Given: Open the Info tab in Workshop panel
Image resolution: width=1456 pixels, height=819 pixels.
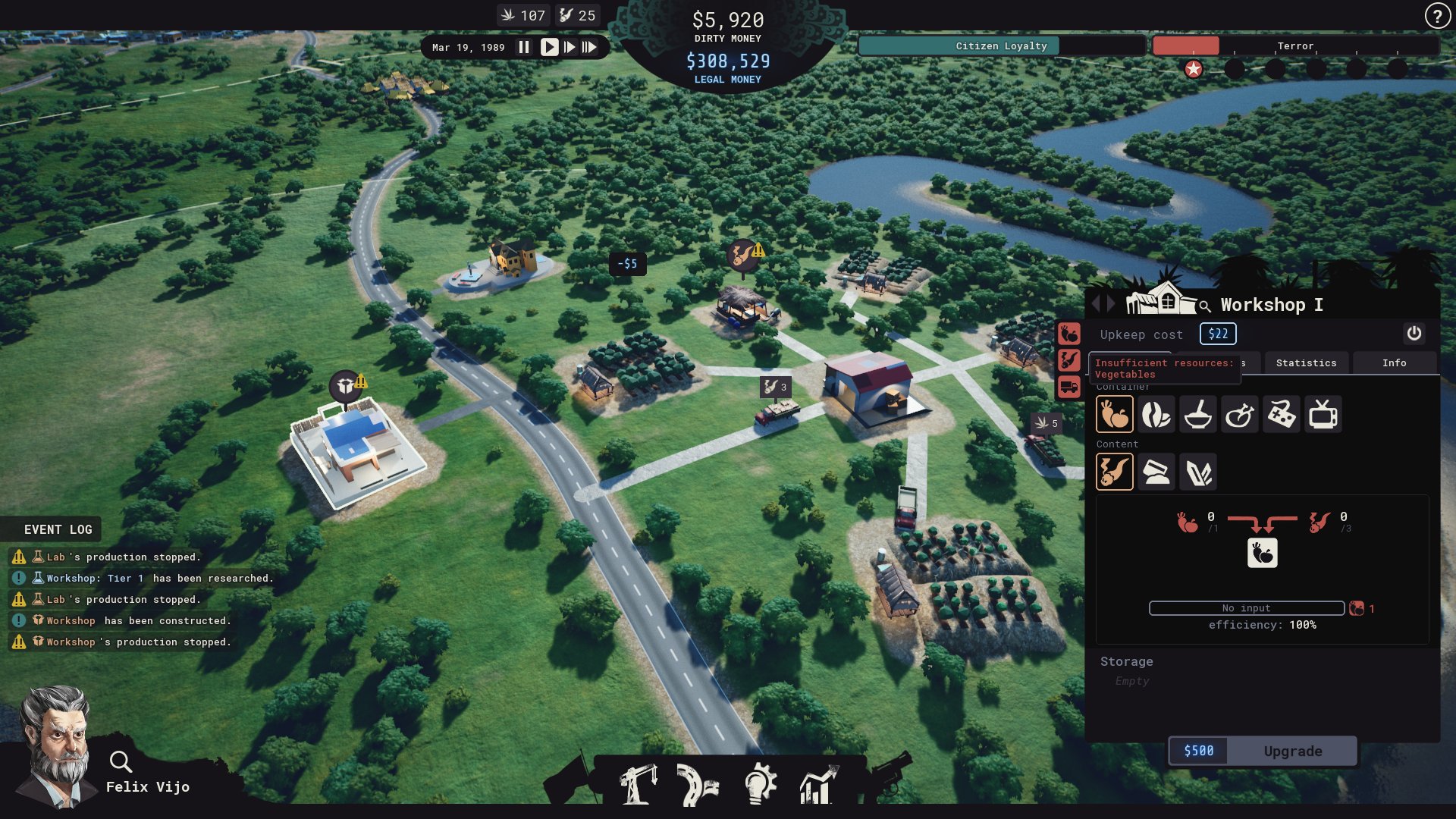Looking at the screenshot, I should (x=1395, y=362).
